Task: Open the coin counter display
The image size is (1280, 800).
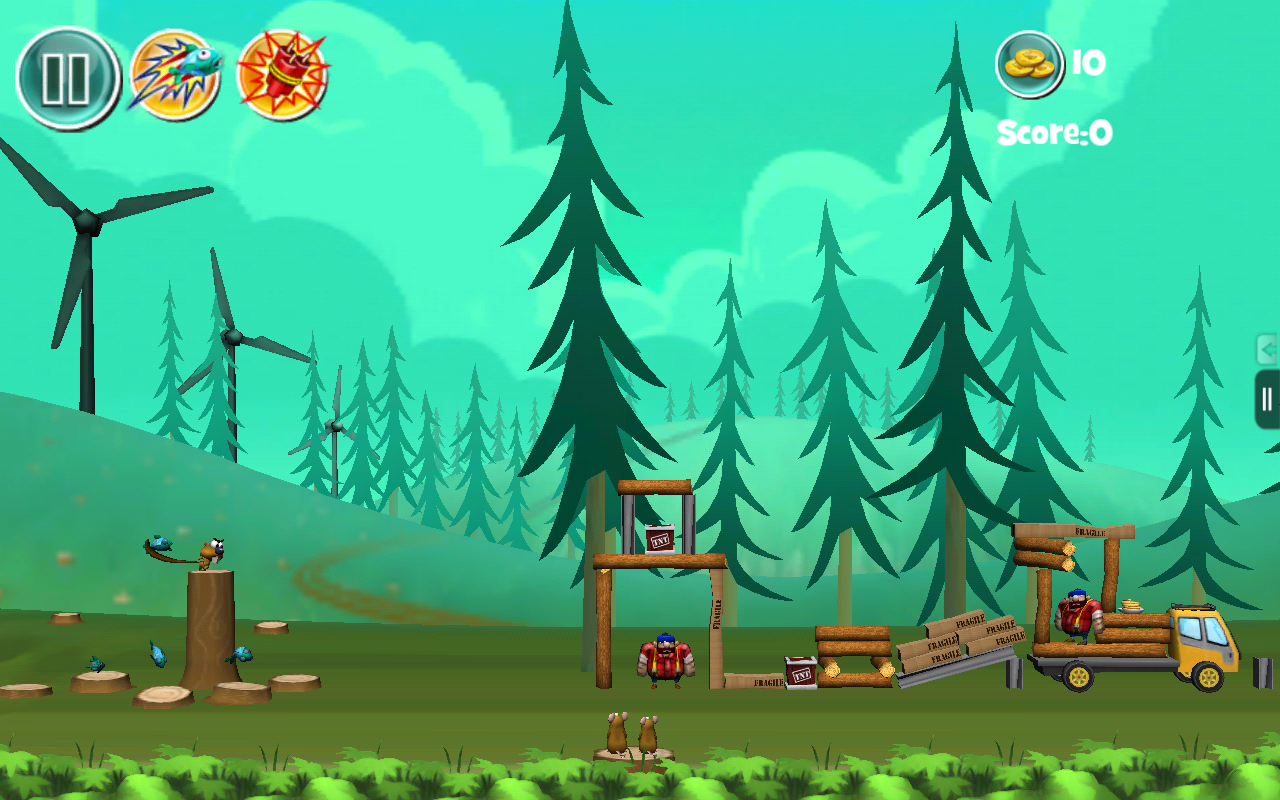Action: [1030, 65]
